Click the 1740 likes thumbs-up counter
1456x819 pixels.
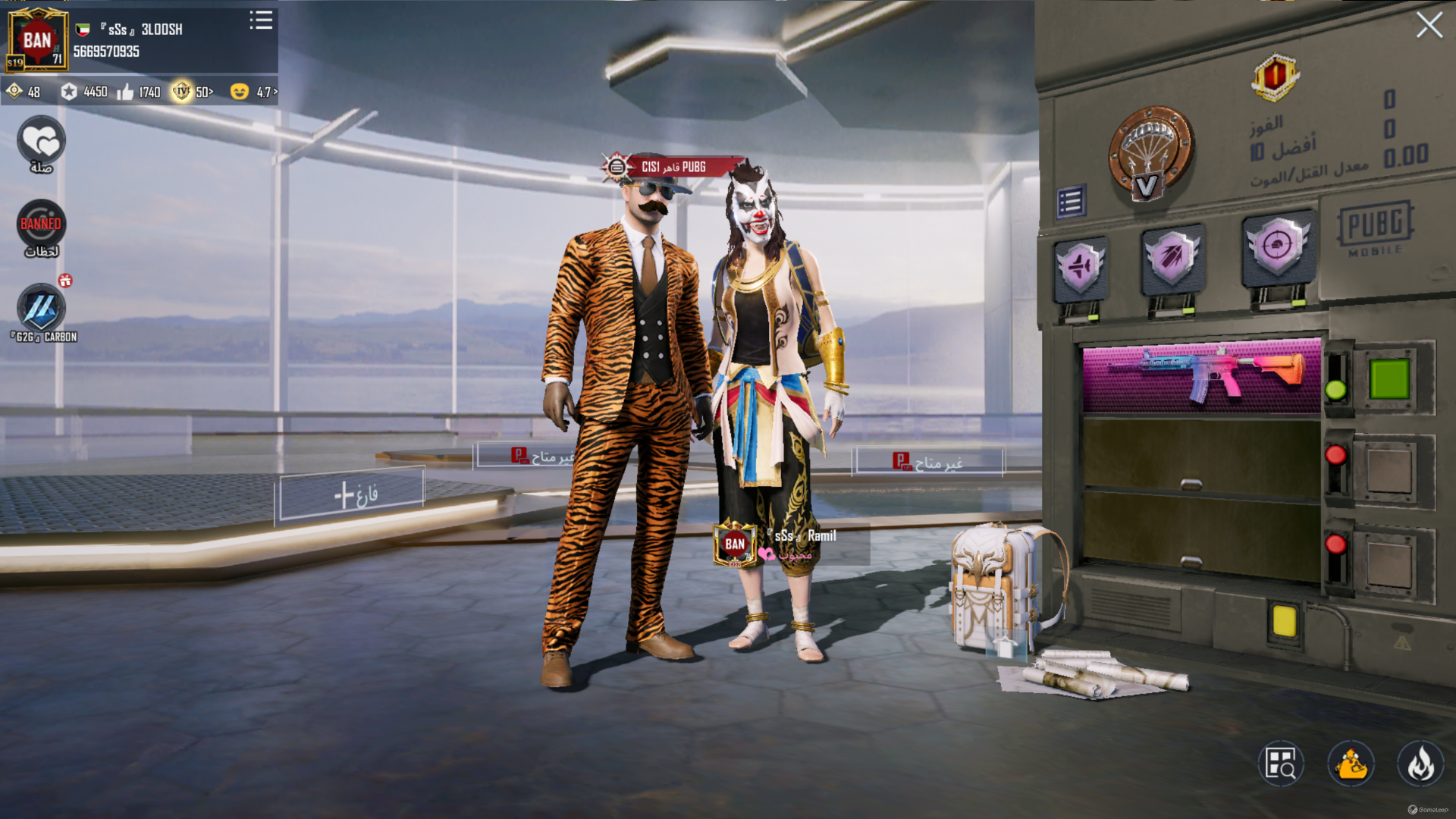click(138, 93)
